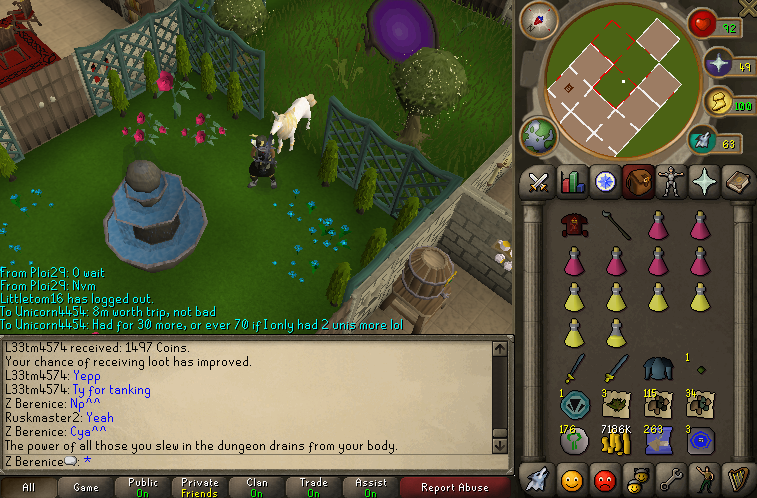Click the Report Abuse button

pyautogui.click(x=453, y=487)
